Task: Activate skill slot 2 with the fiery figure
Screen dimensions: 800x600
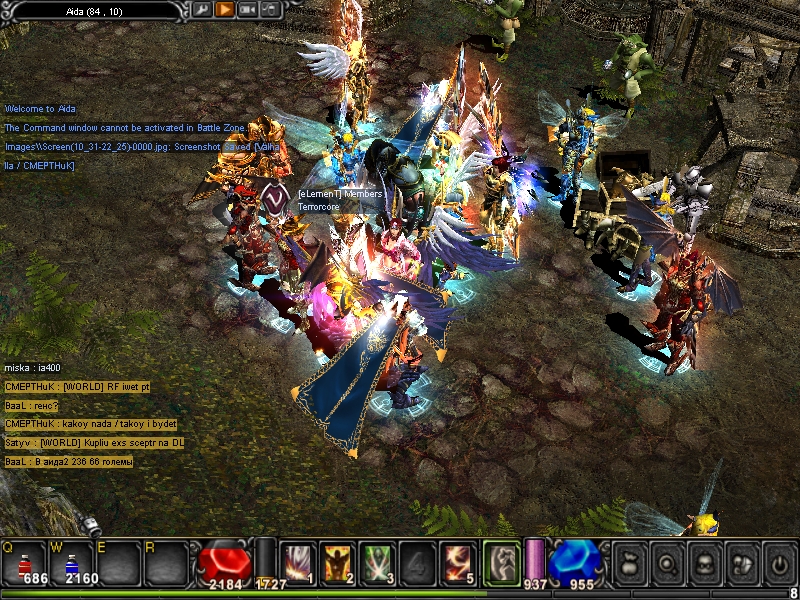Action: point(337,562)
